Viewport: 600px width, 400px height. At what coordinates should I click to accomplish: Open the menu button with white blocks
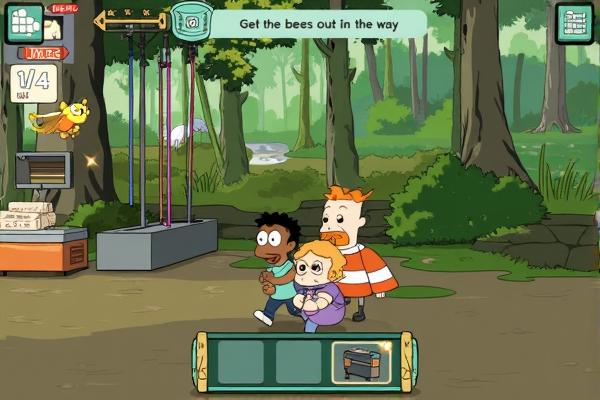pos(23,22)
